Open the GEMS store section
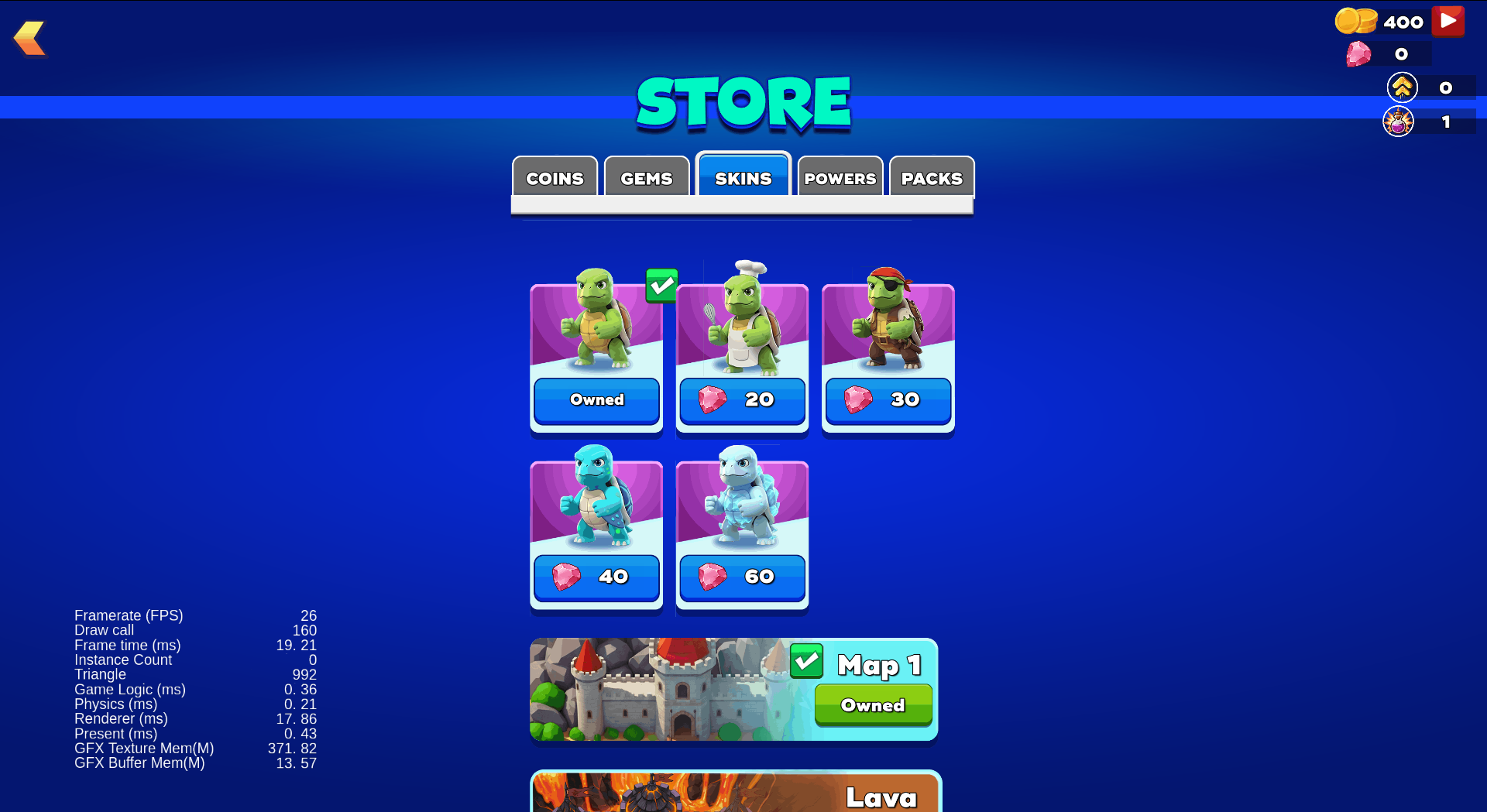Screen dimensions: 1487x812 [646, 178]
